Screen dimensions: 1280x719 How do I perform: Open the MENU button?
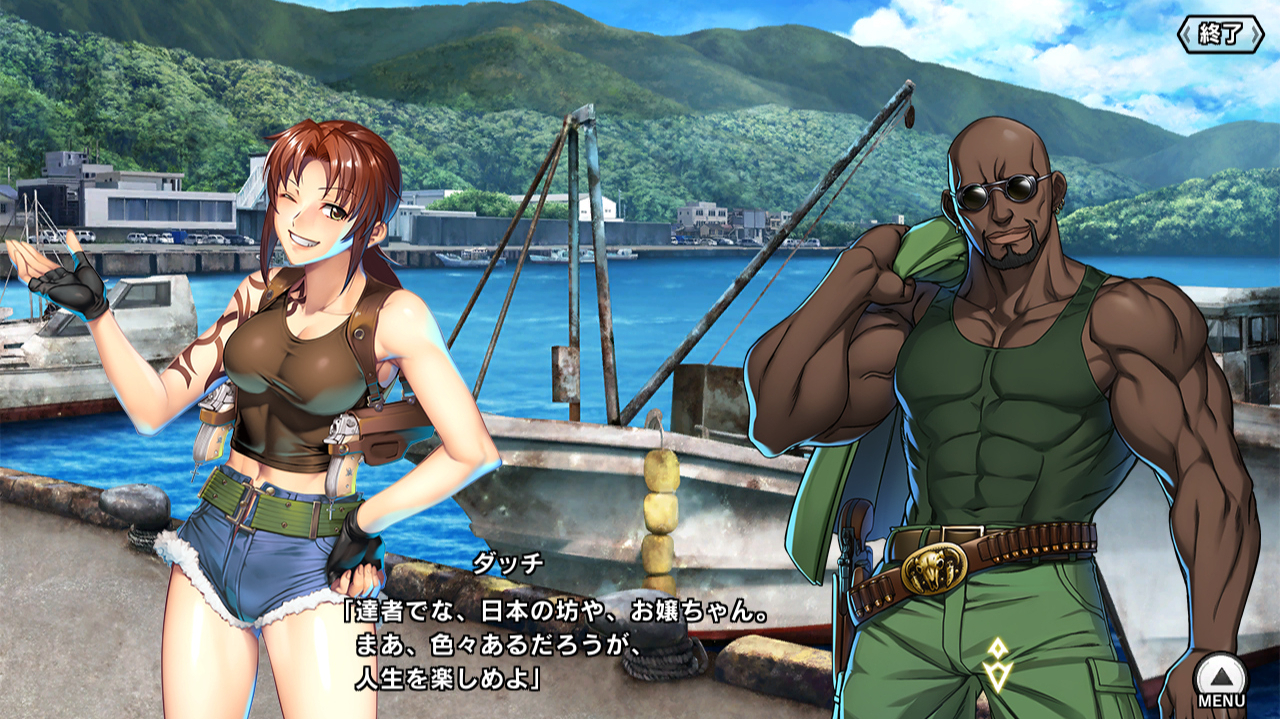pyautogui.click(x=1221, y=679)
